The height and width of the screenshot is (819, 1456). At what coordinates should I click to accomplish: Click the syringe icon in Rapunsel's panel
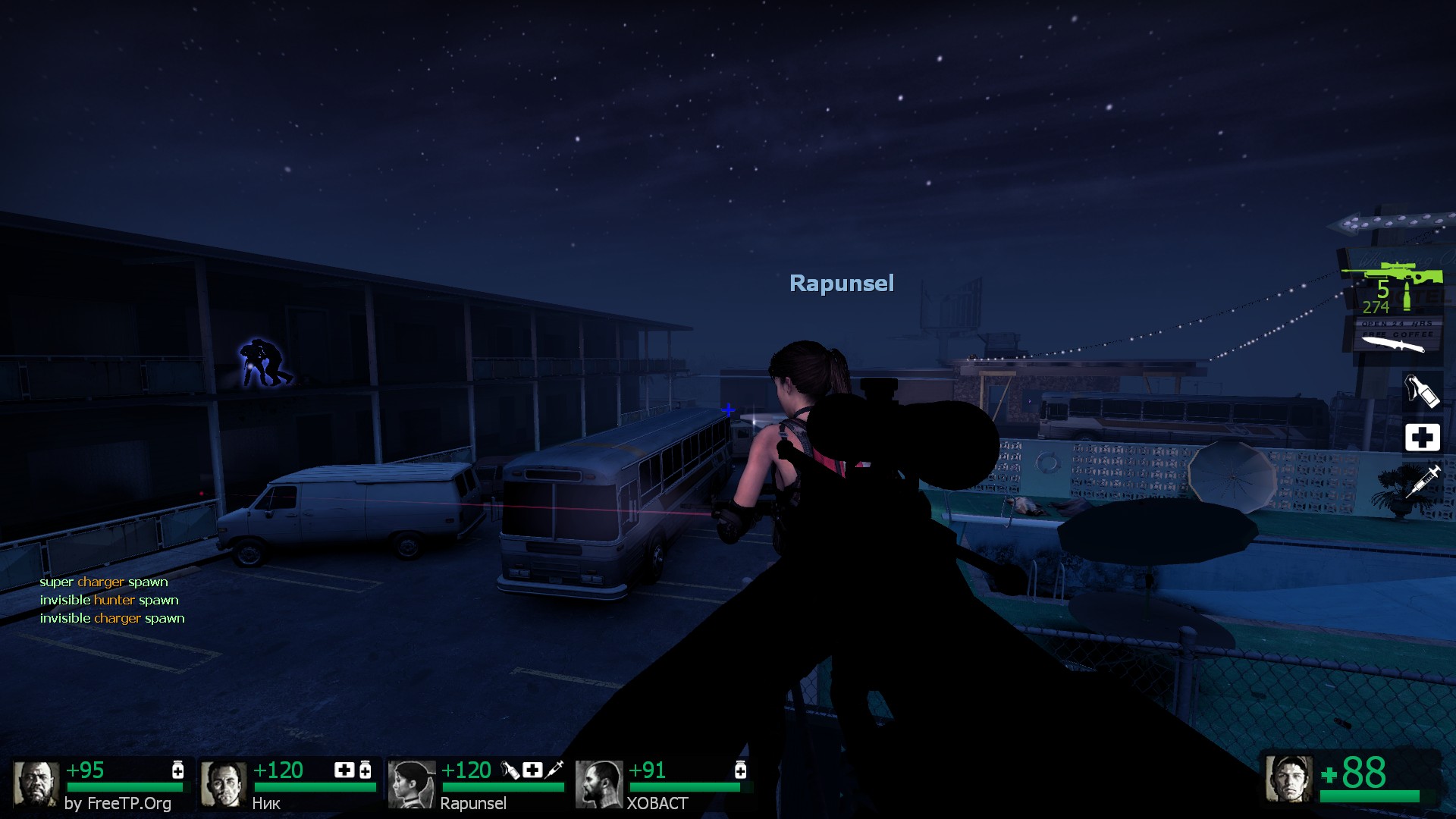554,770
